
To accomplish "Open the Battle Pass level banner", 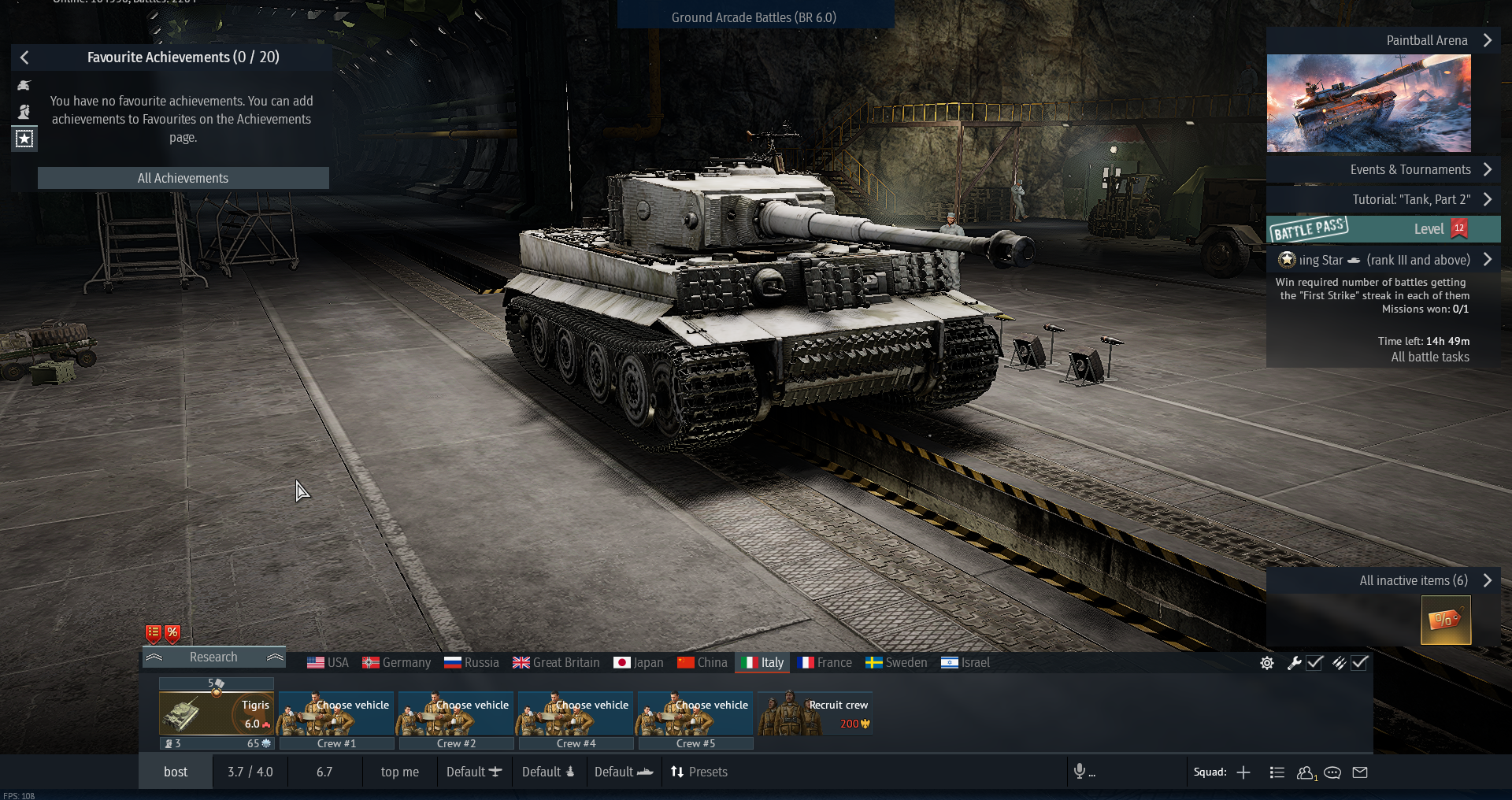I will (x=1383, y=229).
